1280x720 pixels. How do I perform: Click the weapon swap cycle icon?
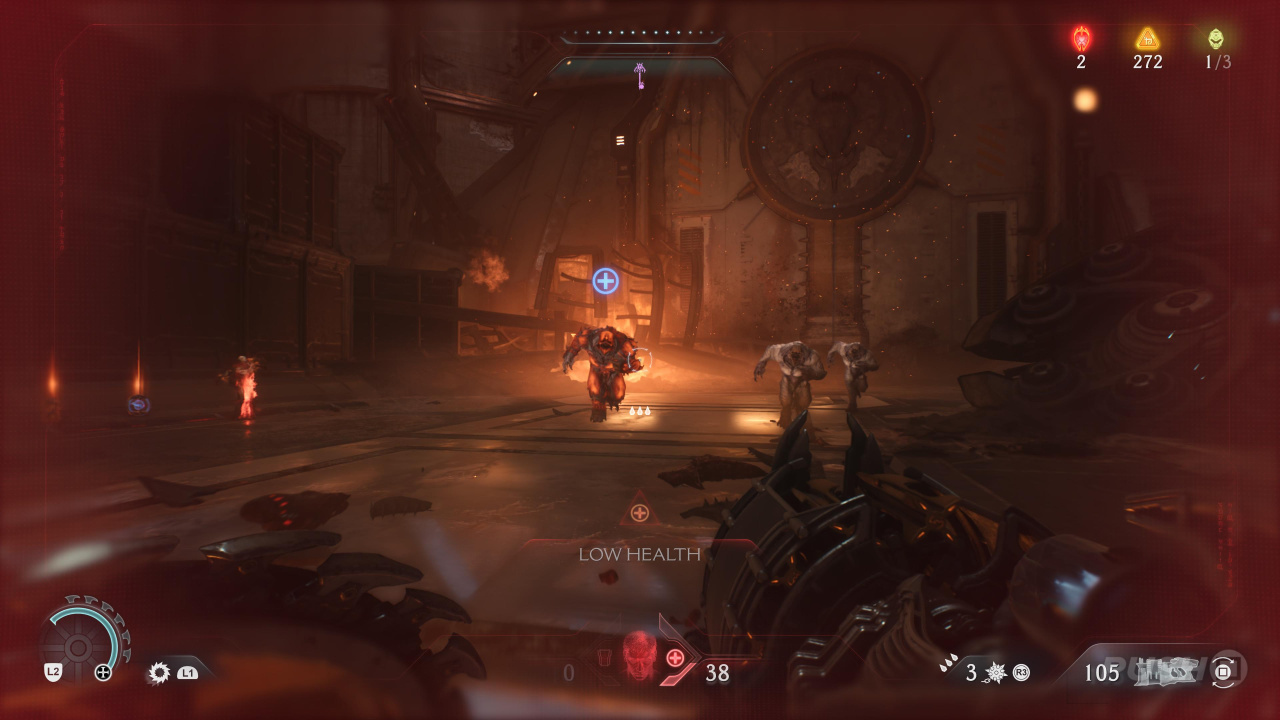[1224, 672]
